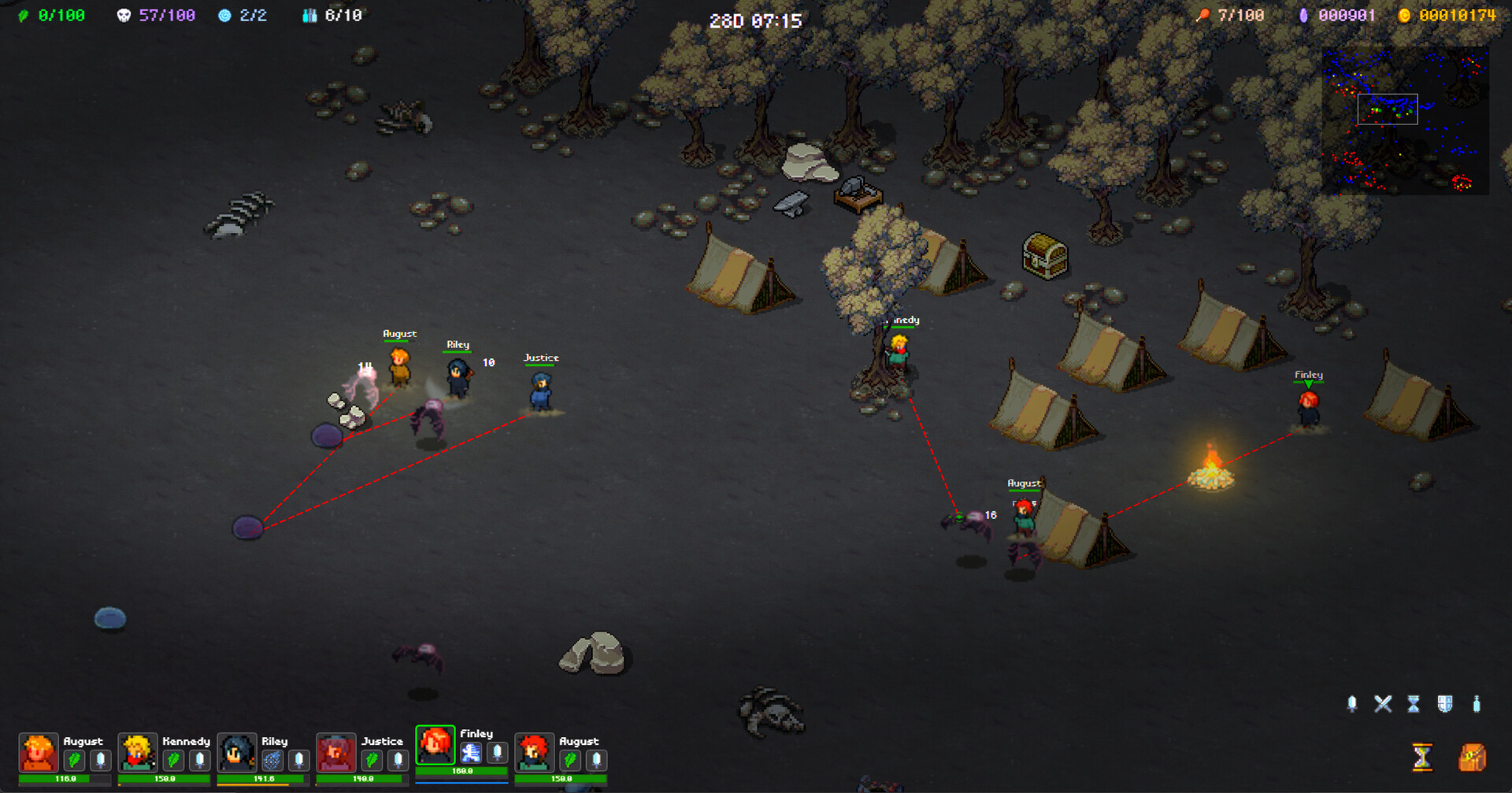
Task: Click Riley's yellow experience bar
Action: point(253,784)
